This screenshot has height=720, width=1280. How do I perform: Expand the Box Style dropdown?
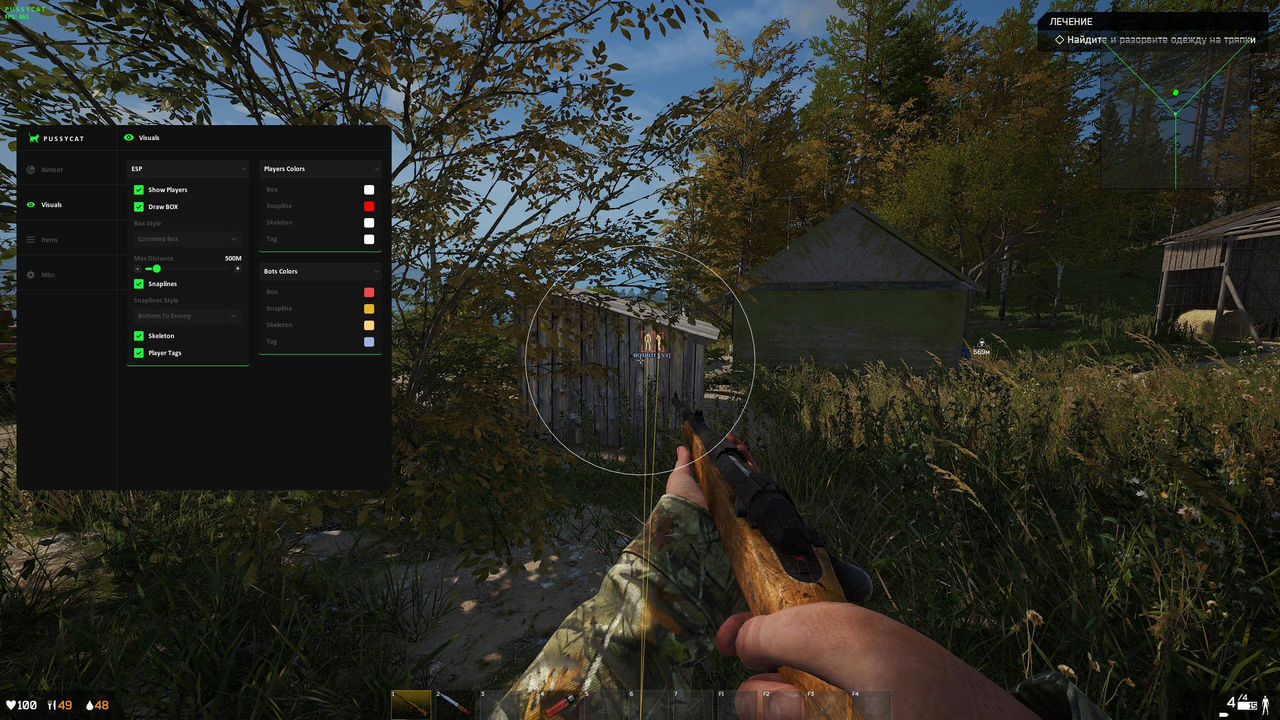[187, 238]
